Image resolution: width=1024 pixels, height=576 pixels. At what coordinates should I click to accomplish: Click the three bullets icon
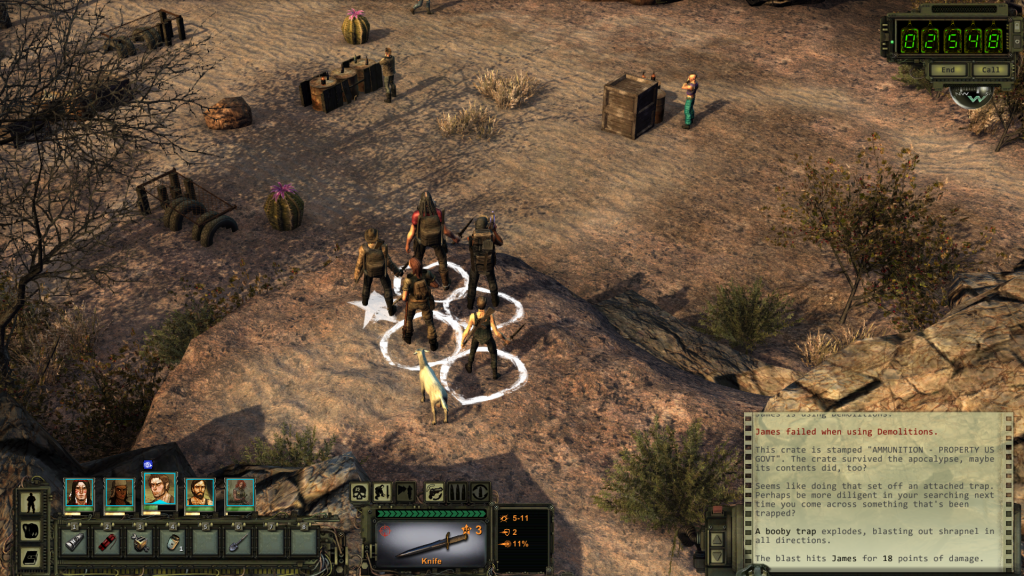pos(457,492)
